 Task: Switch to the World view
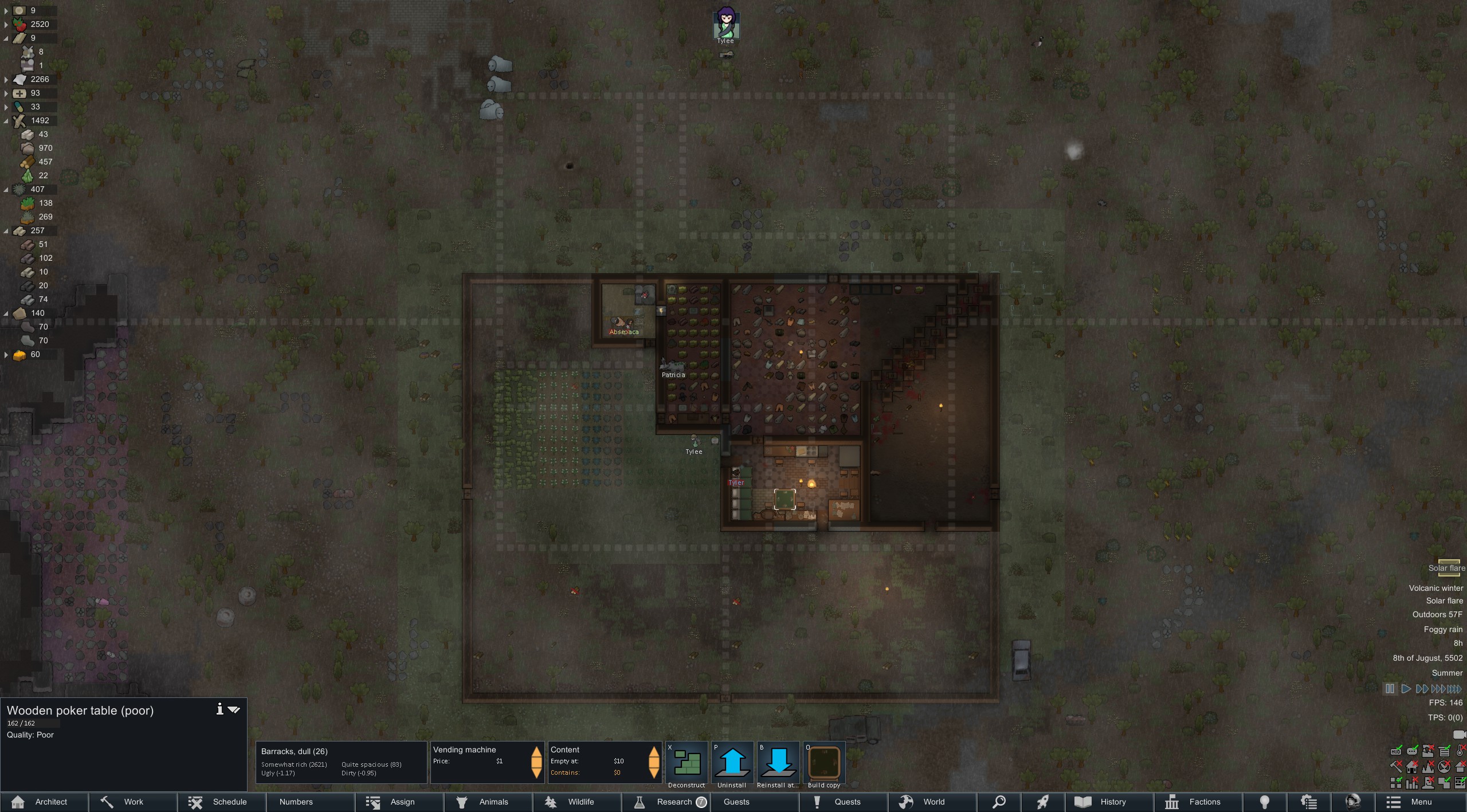(x=932, y=802)
